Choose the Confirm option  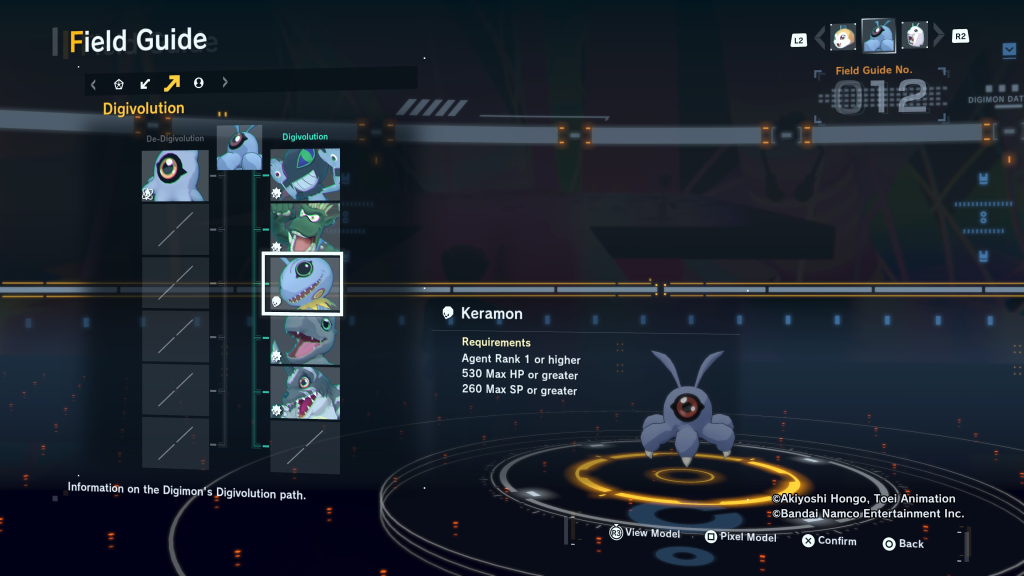click(829, 541)
